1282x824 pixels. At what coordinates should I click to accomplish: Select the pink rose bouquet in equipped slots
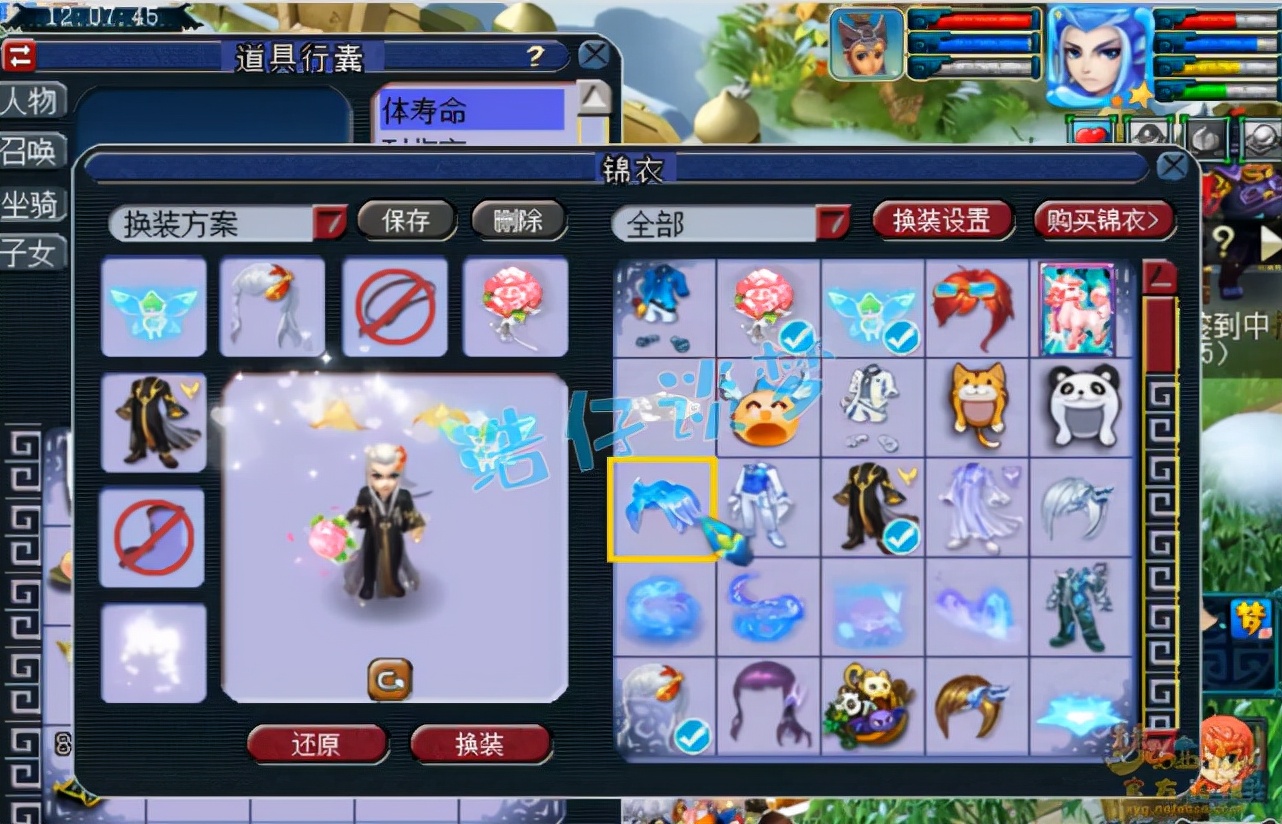[x=515, y=306]
